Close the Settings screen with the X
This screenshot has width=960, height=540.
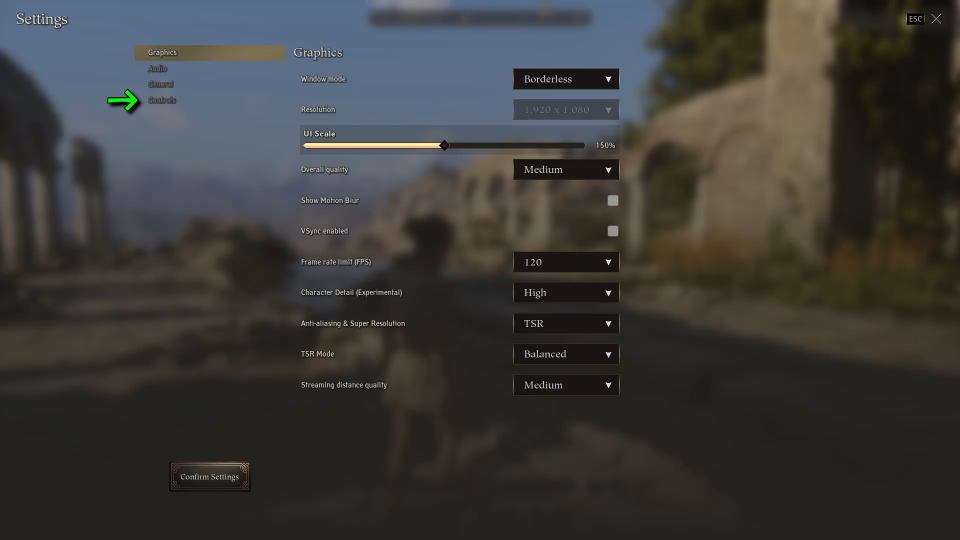936,19
